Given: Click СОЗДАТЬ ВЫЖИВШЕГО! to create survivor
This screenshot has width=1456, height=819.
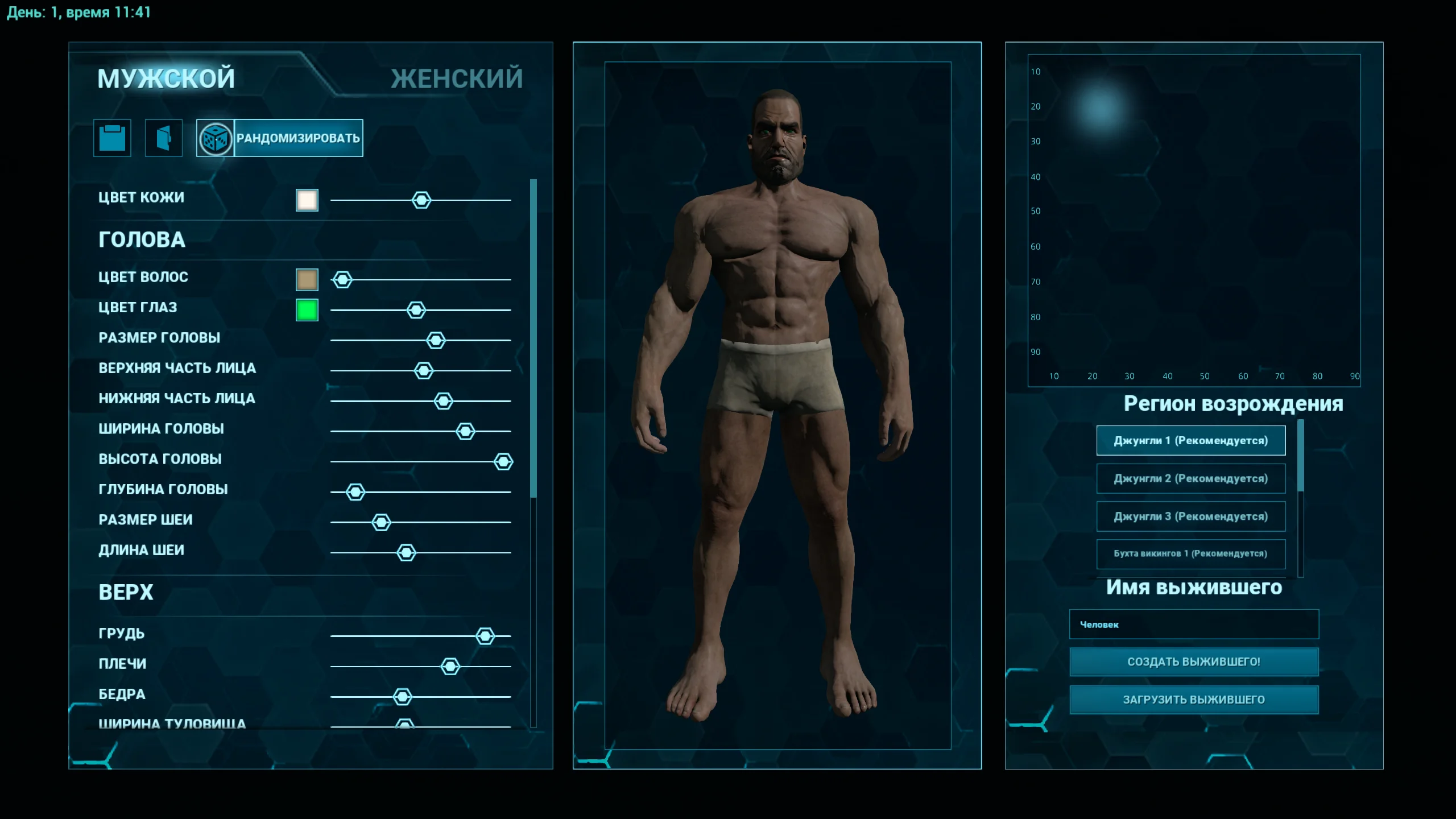Looking at the screenshot, I should click(1194, 662).
